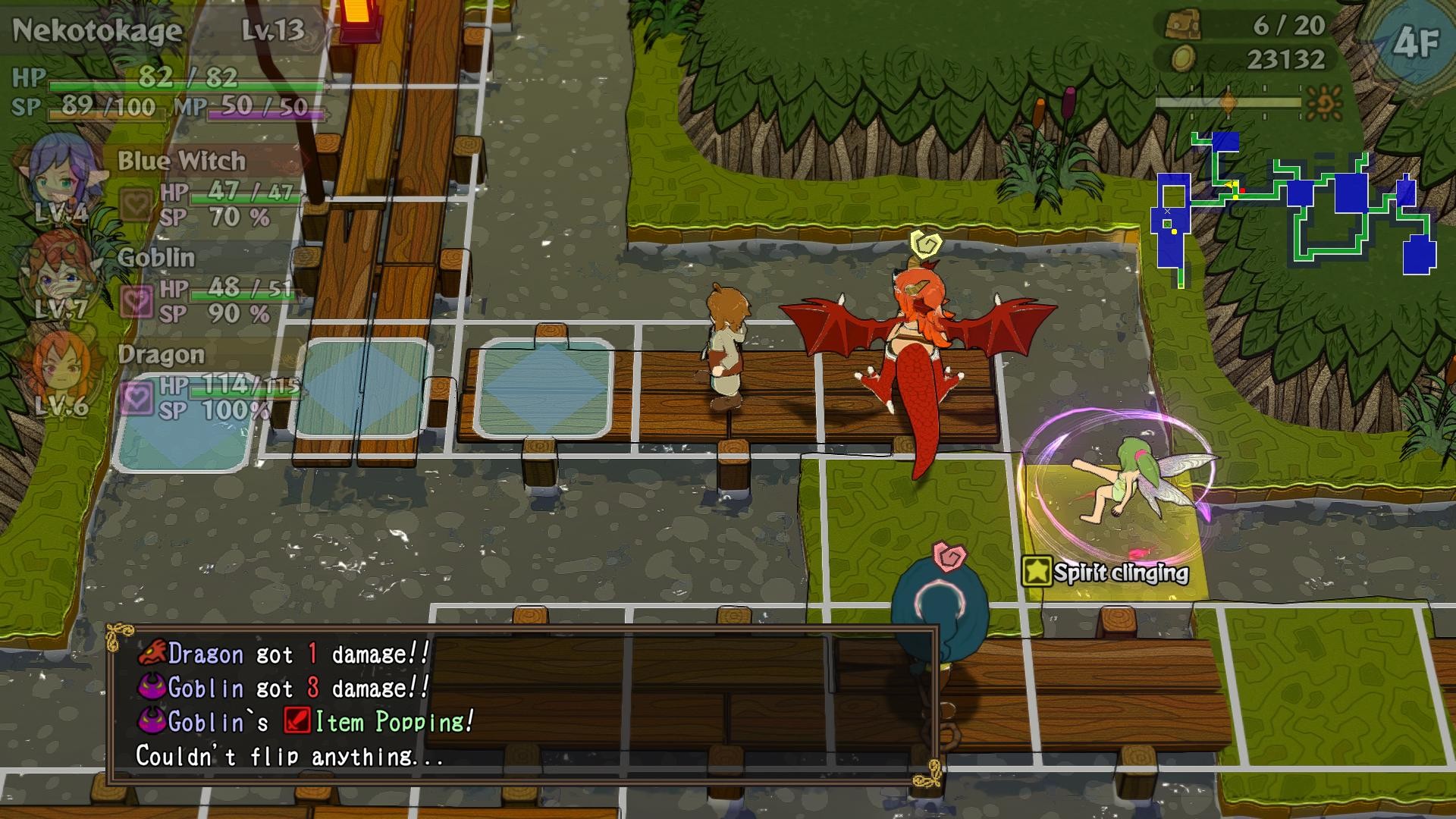The height and width of the screenshot is (819, 1456).
Task: Click the 4F floor indicator
Action: point(1415,42)
